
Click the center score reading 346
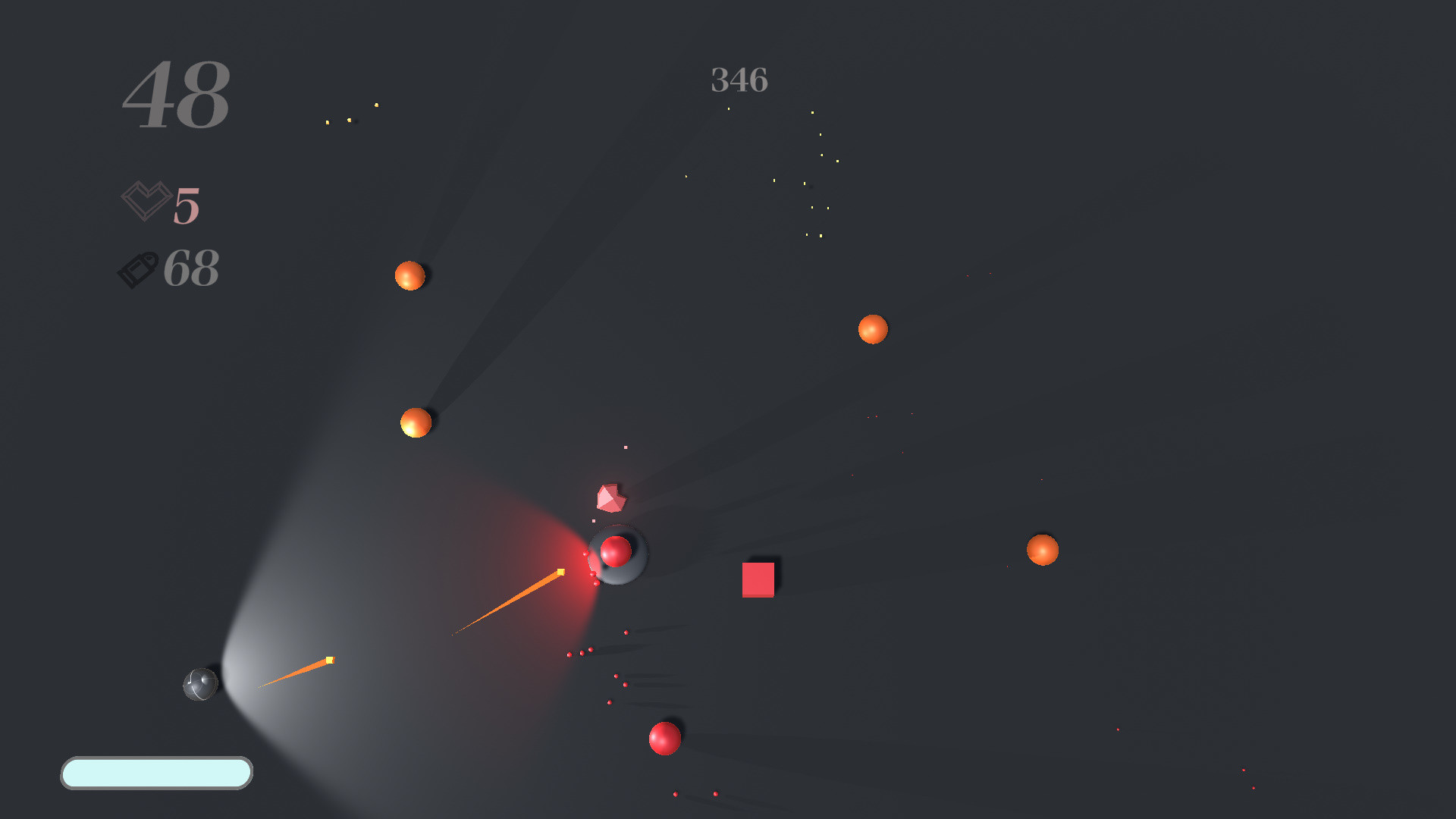[739, 80]
